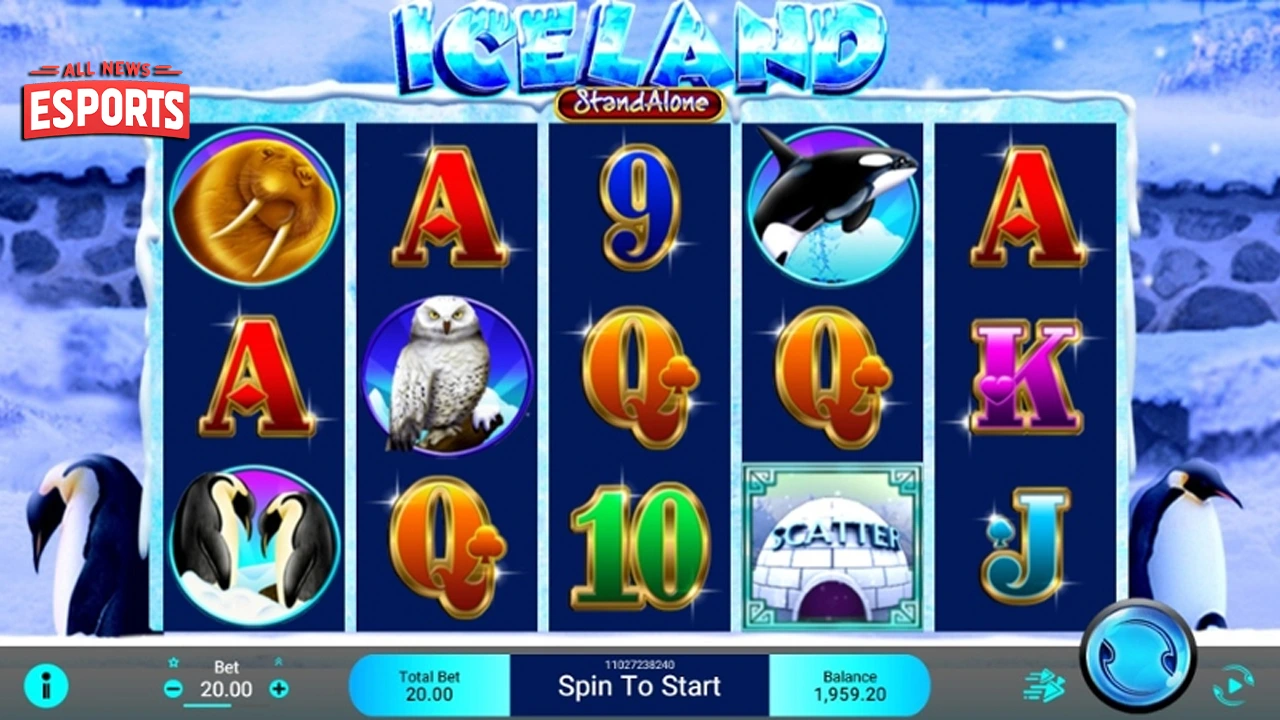Open the game information panel
Image resolution: width=1280 pixels, height=720 pixels.
45,686
